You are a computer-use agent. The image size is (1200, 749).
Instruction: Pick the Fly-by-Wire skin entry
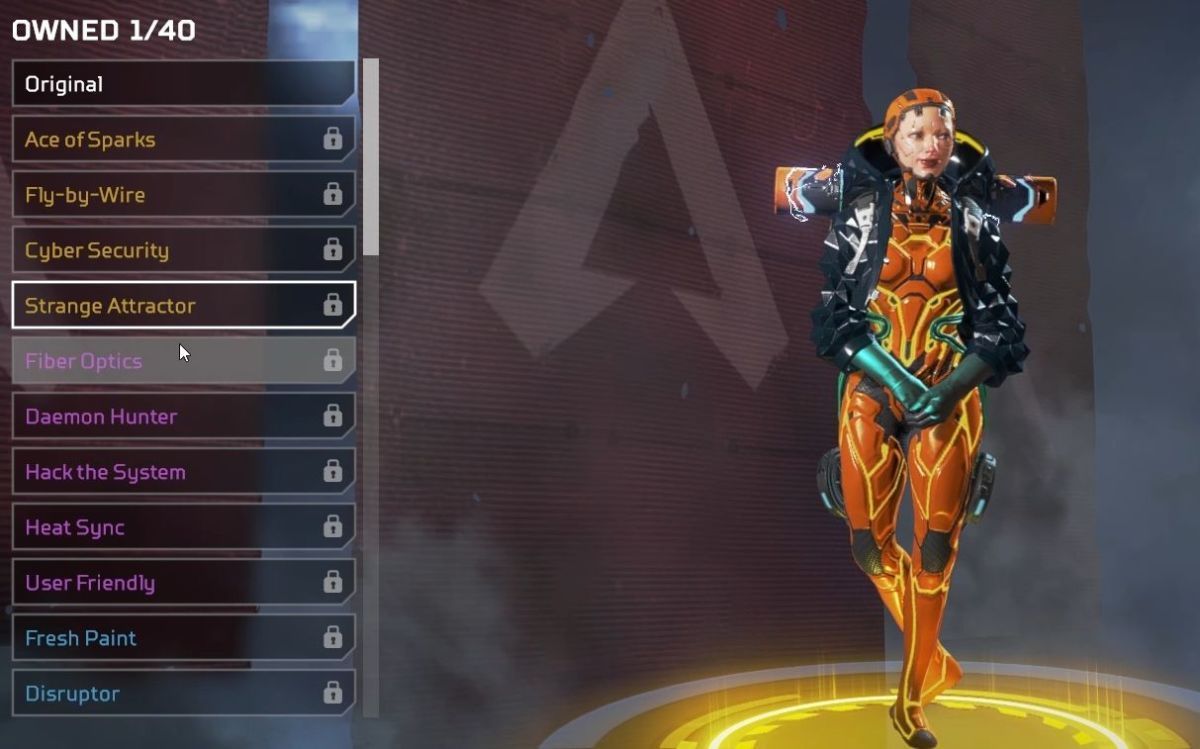click(183, 195)
